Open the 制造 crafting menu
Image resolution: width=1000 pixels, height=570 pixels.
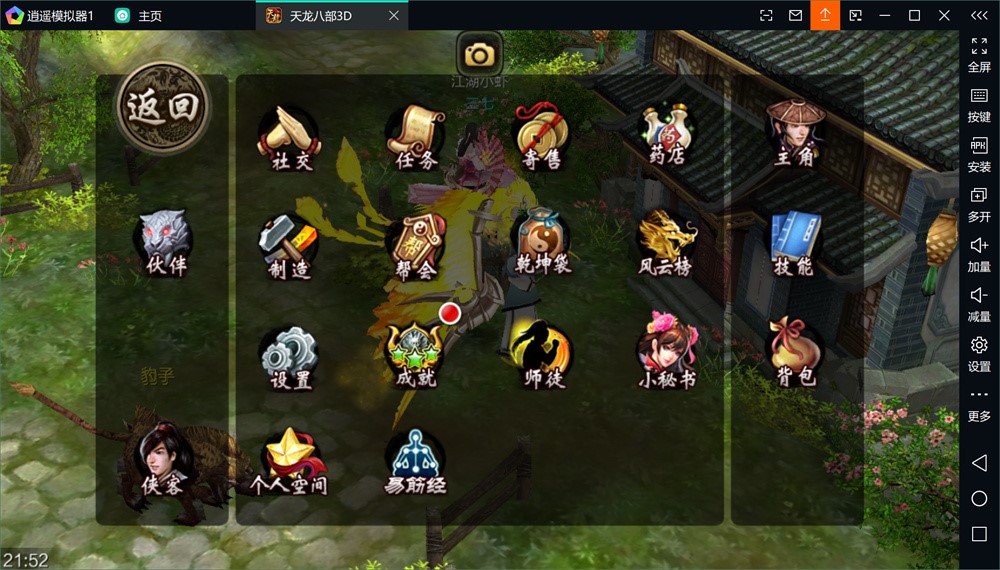(289, 246)
